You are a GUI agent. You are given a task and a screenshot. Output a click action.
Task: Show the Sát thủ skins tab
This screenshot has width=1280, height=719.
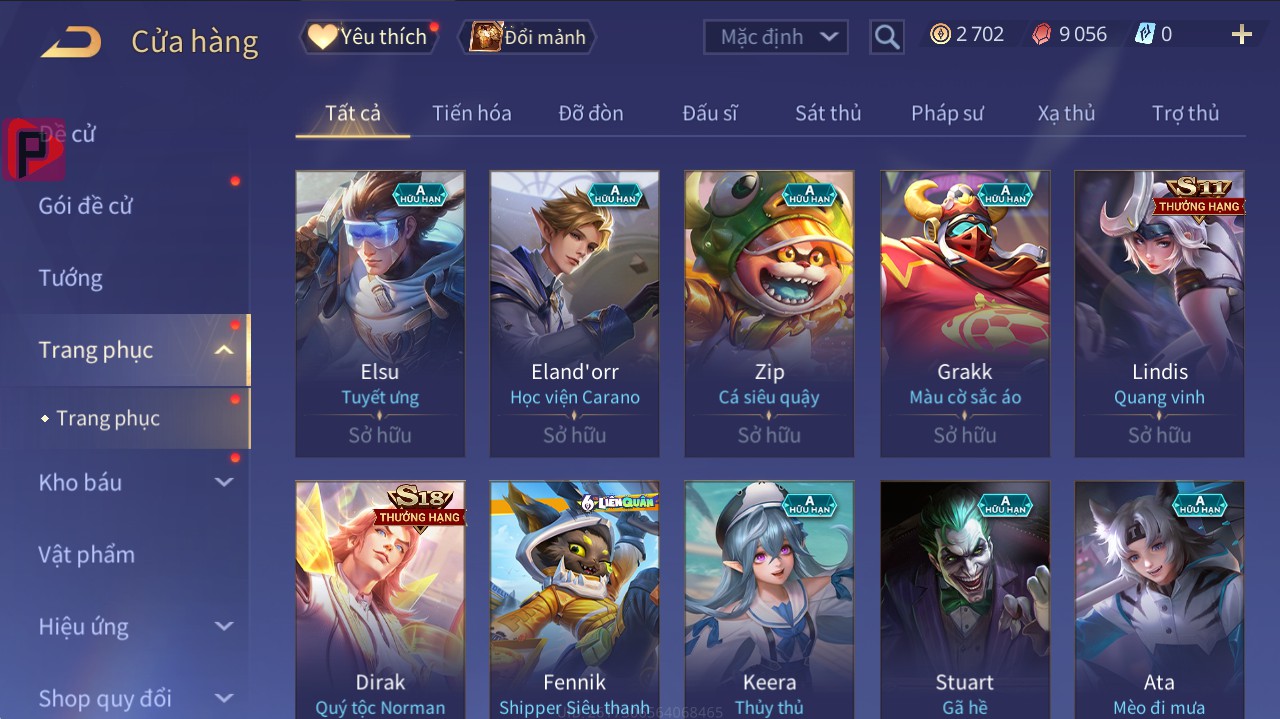pyautogui.click(x=827, y=113)
